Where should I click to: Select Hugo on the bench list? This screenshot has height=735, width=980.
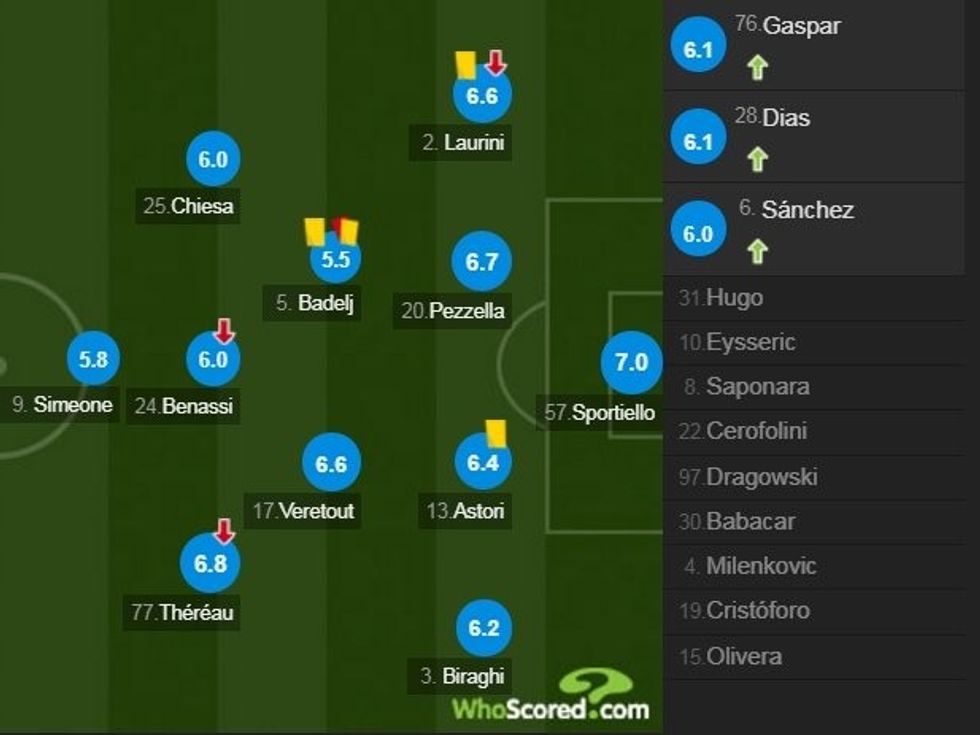734,298
